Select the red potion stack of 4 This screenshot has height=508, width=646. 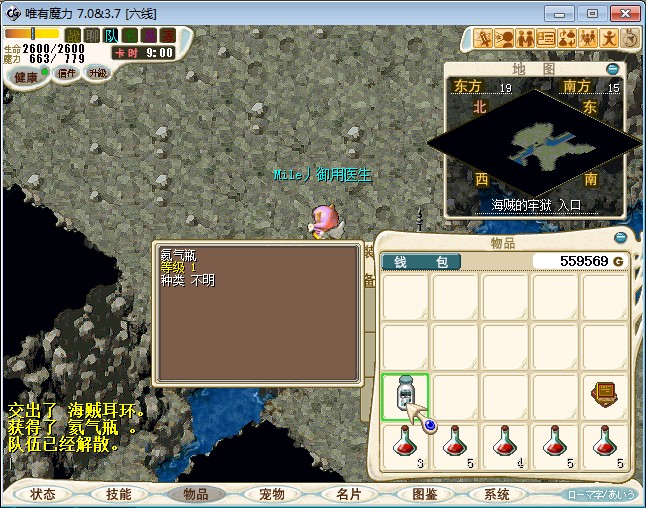coord(504,446)
